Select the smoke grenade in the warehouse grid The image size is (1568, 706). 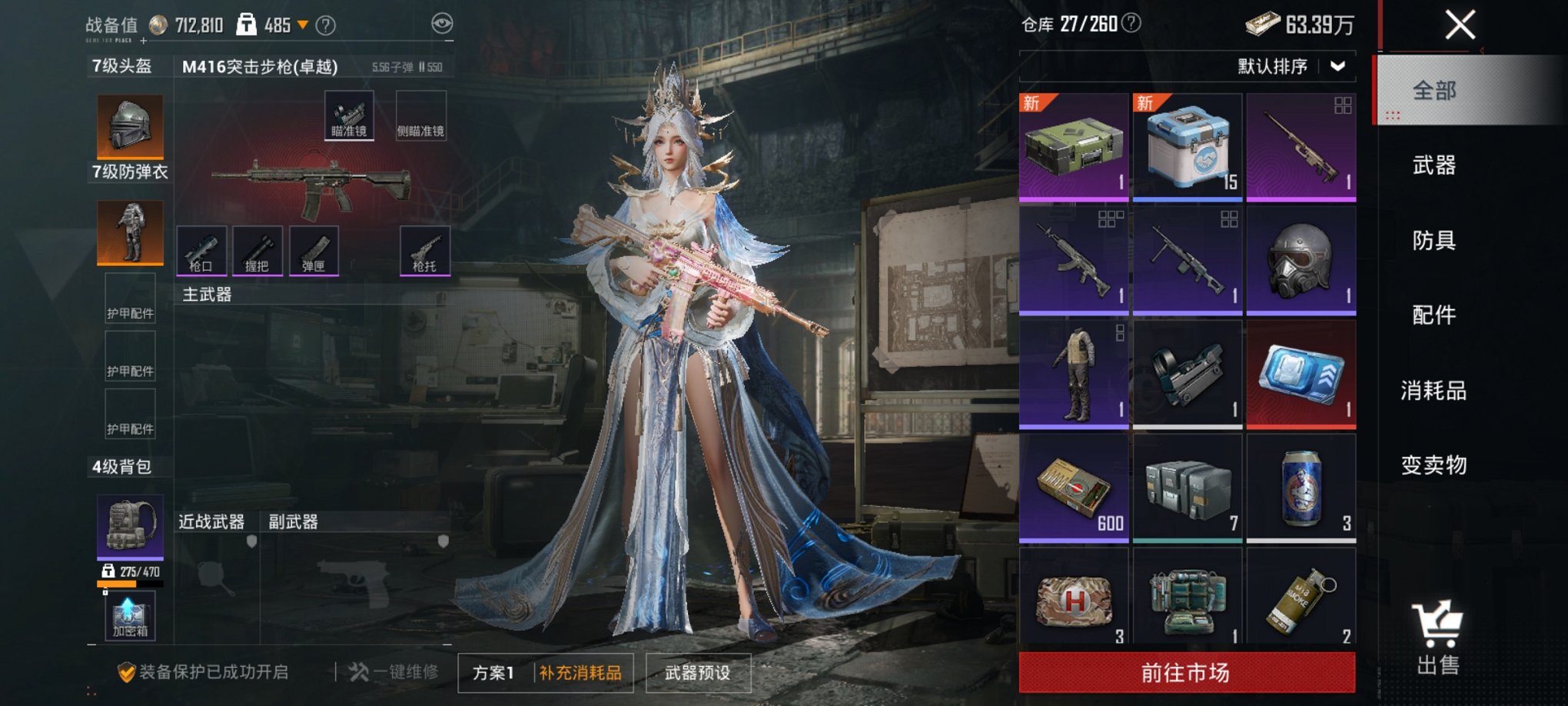(1301, 601)
